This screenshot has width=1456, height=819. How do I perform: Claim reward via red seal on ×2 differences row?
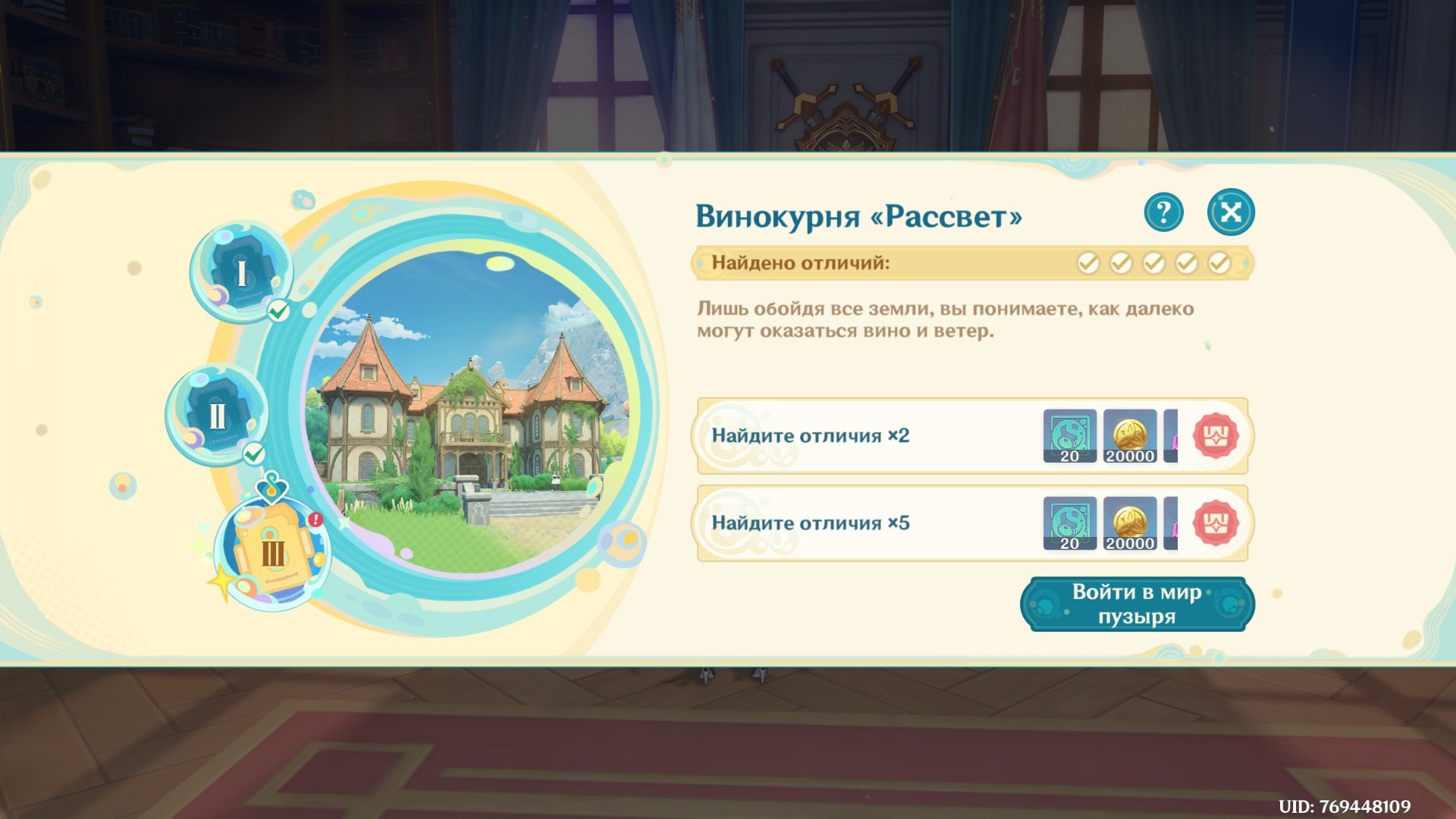click(x=1217, y=436)
